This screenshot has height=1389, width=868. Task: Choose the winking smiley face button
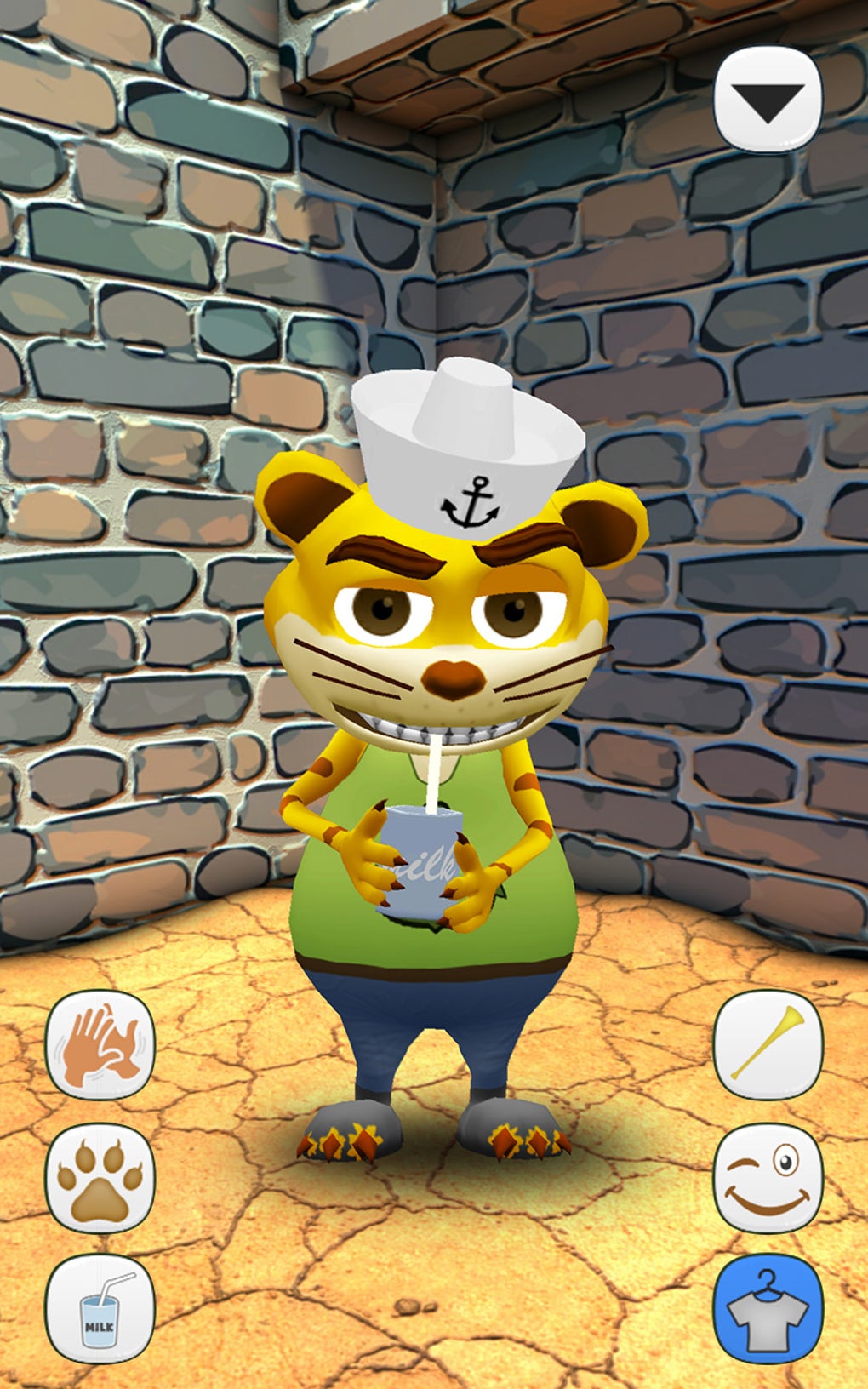pyautogui.click(x=768, y=1177)
